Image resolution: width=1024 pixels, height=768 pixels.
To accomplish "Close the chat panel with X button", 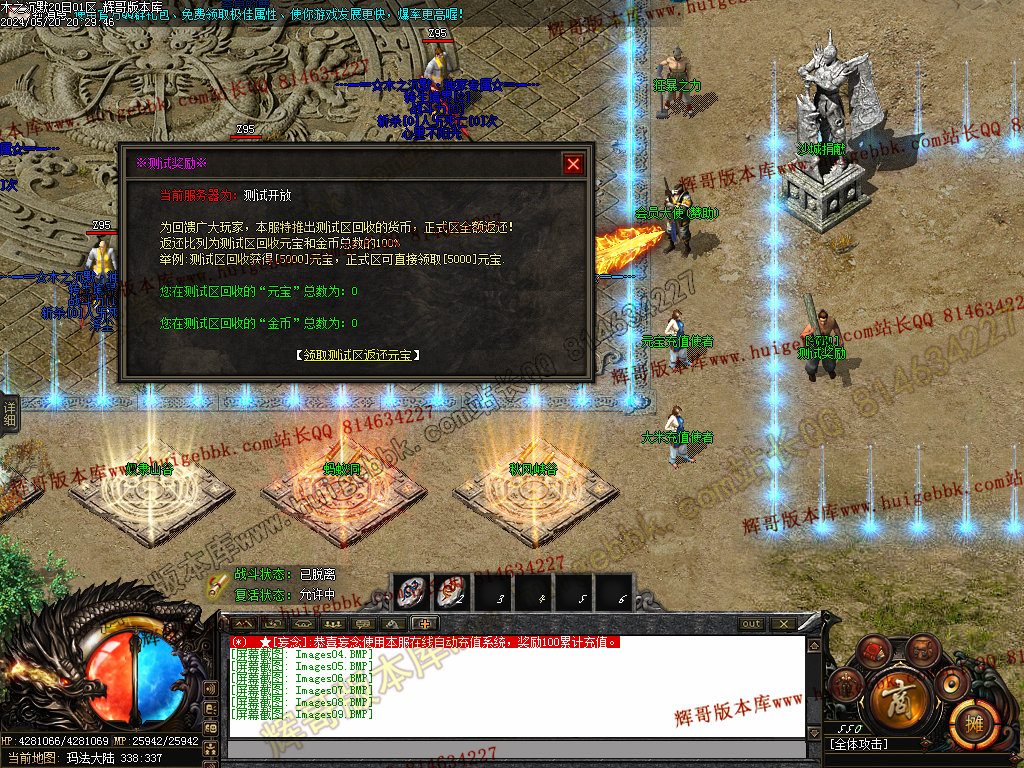I will click(x=783, y=624).
